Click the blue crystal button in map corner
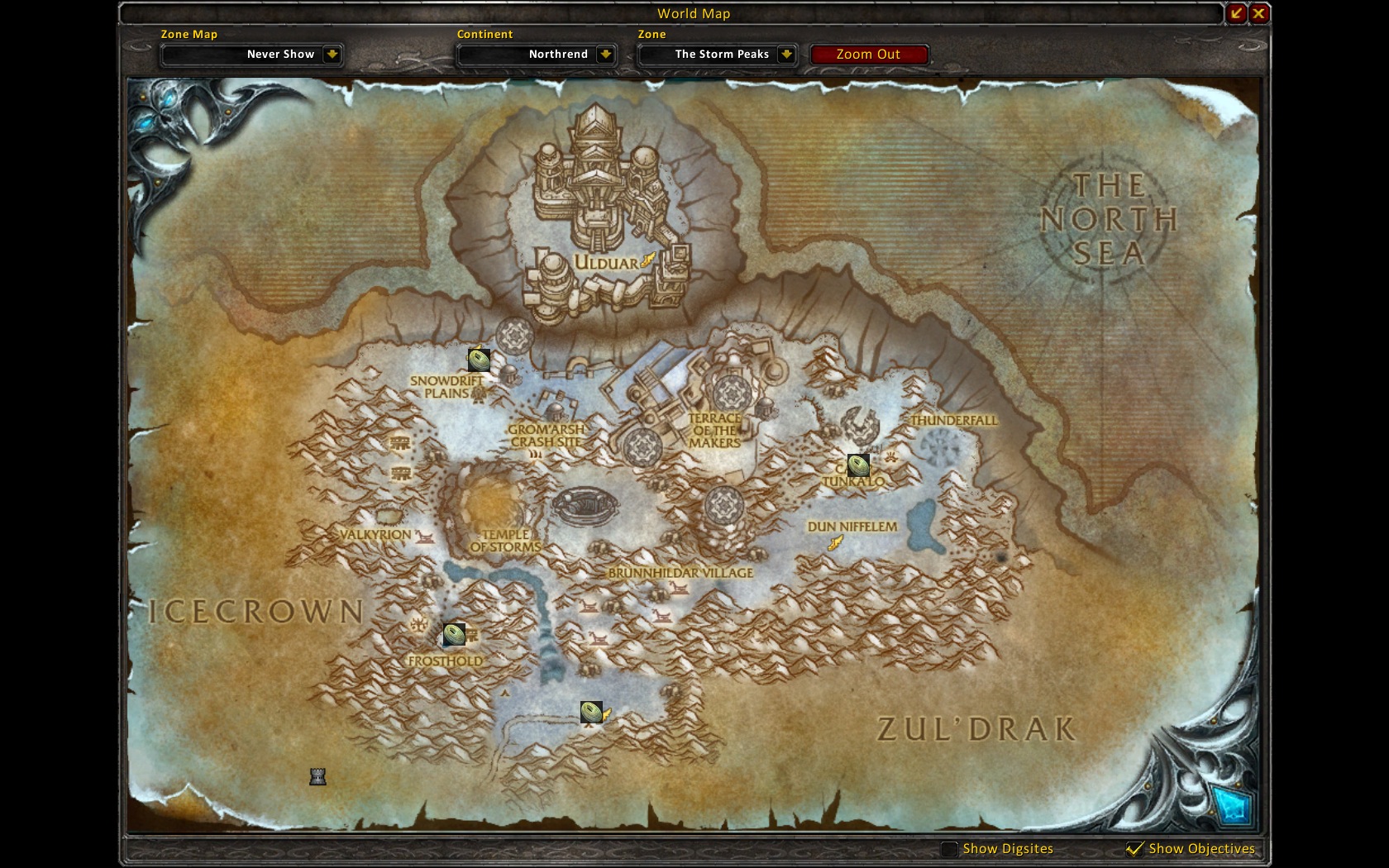 pos(1229,804)
